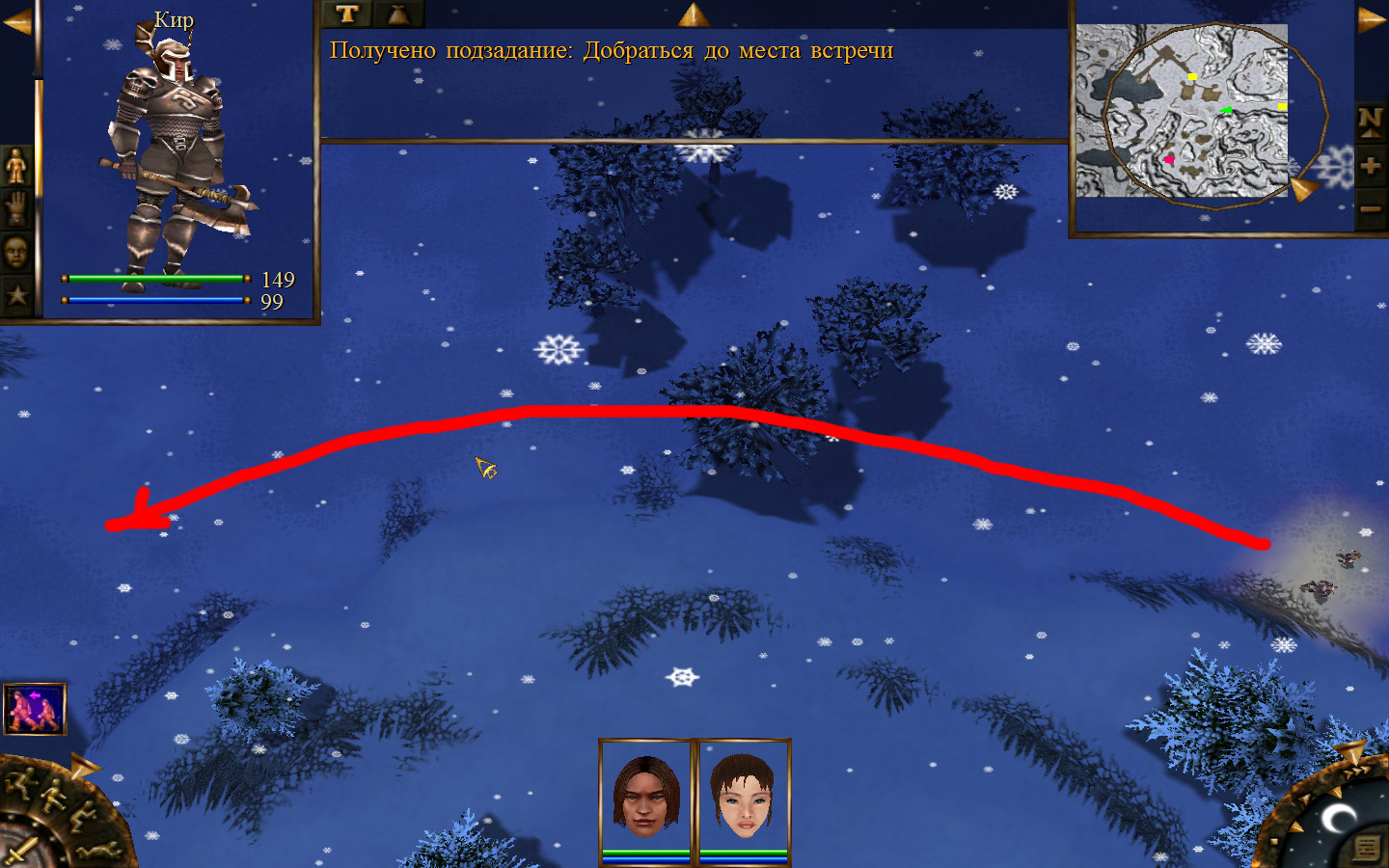This screenshot has width=1389, height=868.
Task: Collapse minimap panel with right gold arrow
Action: (x=1372, y=19)
